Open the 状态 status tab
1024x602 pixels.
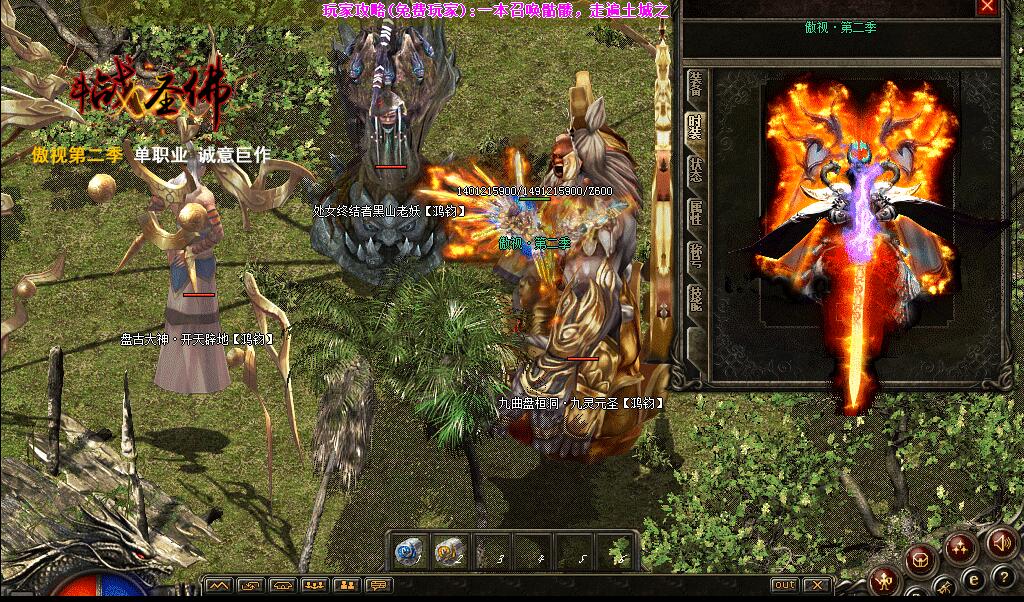(x=695, y=169)
